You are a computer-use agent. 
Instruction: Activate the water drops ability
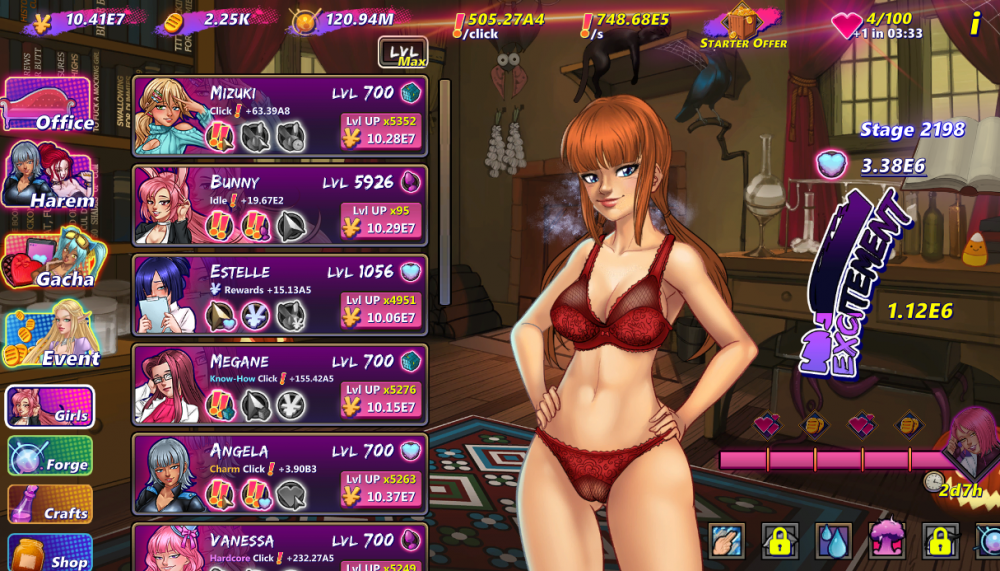click(x=833, y=541)
